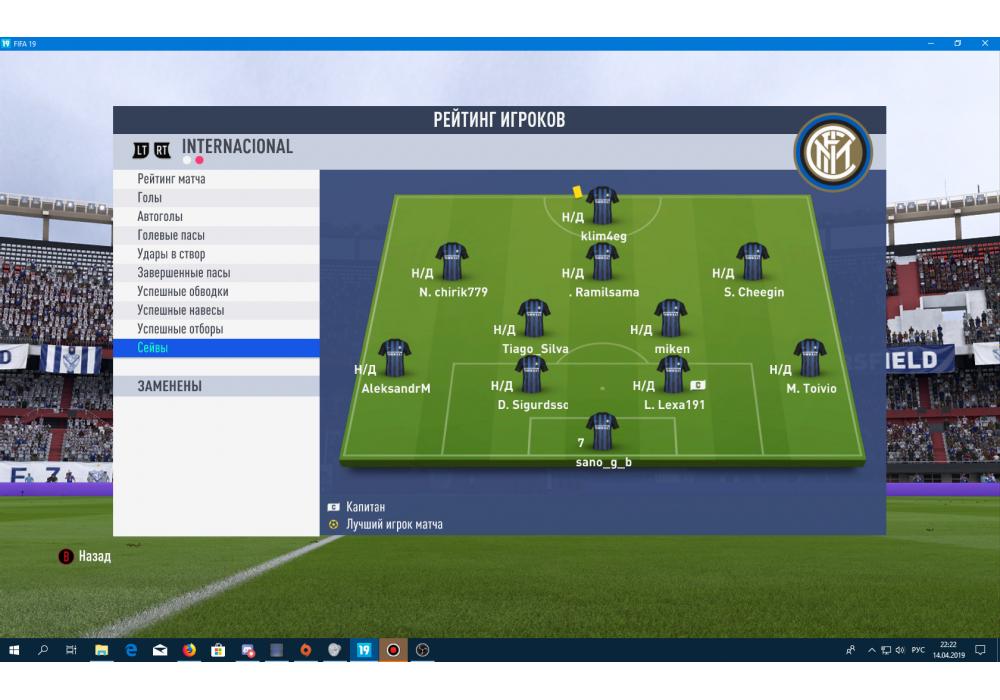Select the Рейтинг матча stat row
Image resolution: width=1000 pixels, height=700 pixels.
click(x=216, y=179)
